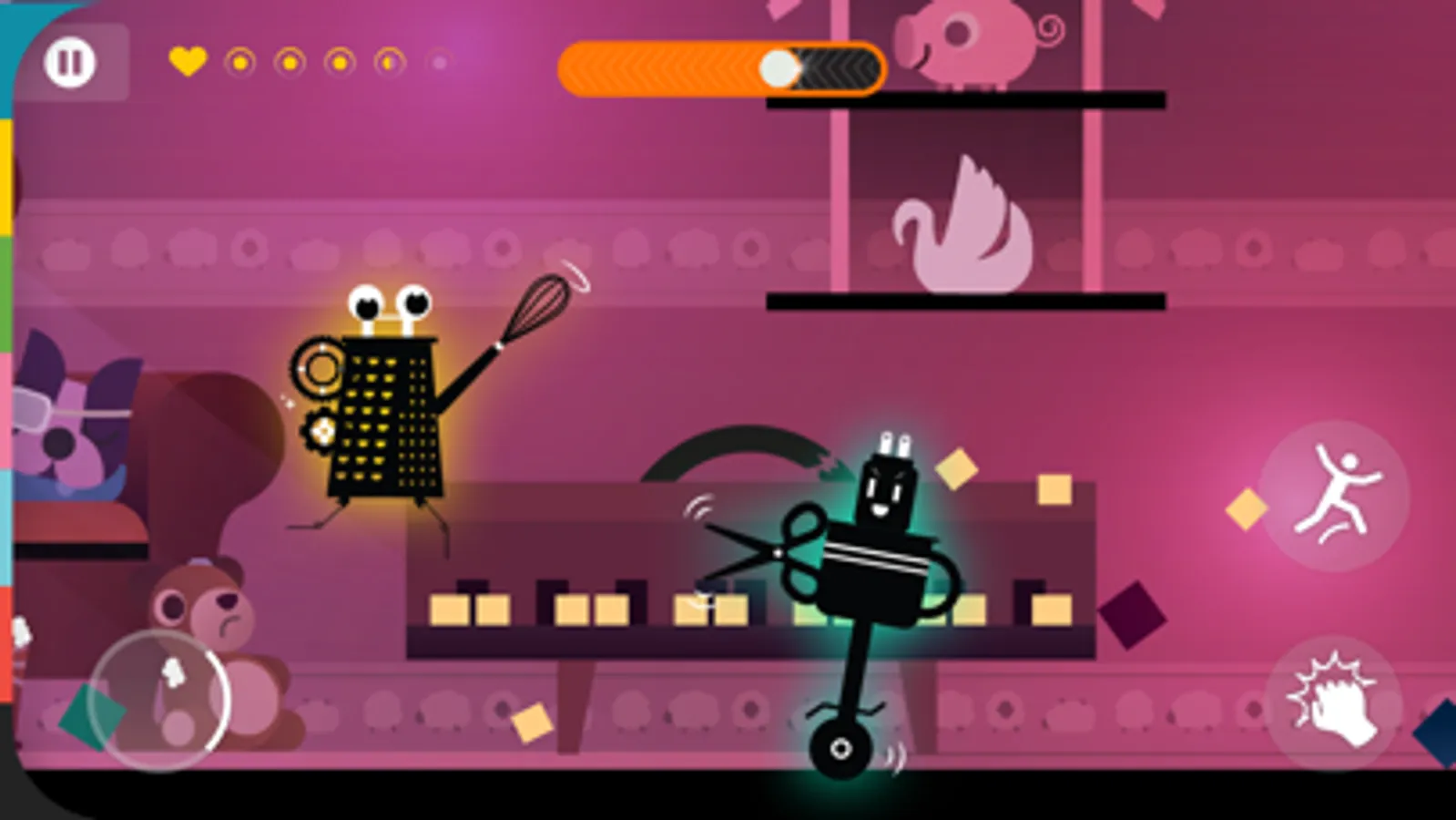Select the first coin slot in the collectibles row
Screen dimensions: 1456x820
(239, 64)
